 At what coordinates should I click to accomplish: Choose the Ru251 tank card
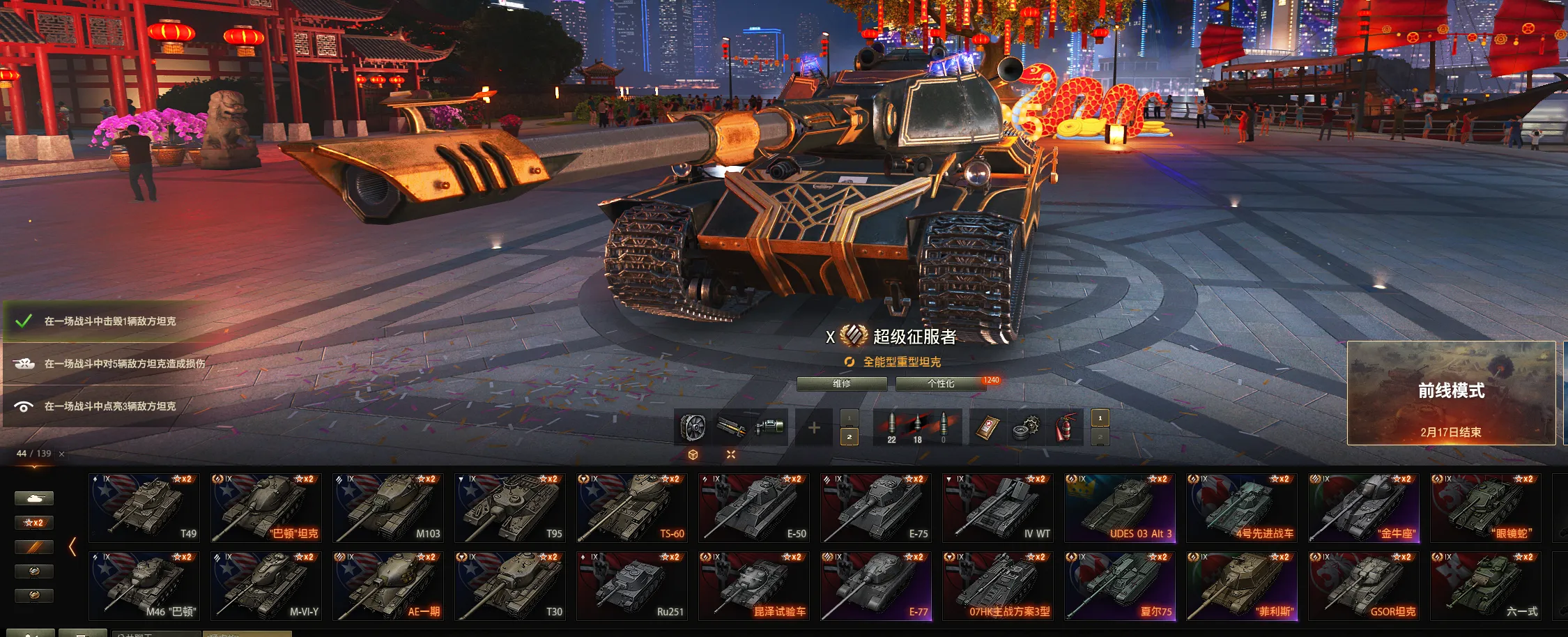click(632, 585)
